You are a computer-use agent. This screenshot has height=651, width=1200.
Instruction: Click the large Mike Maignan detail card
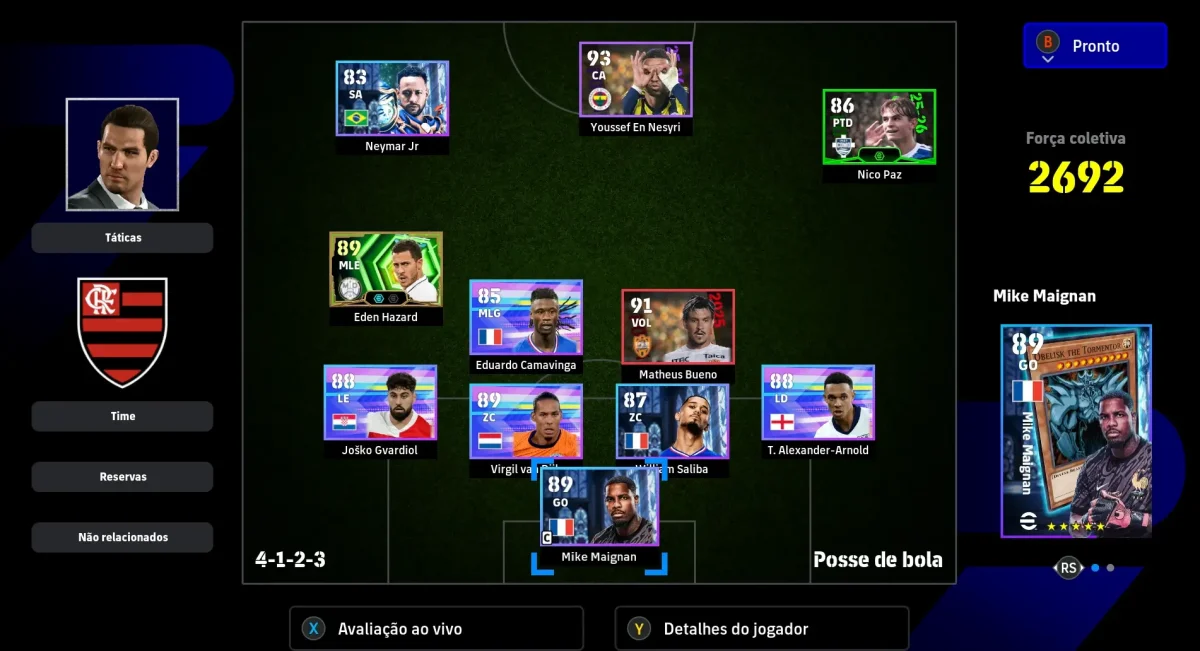tap(1076, 431)
